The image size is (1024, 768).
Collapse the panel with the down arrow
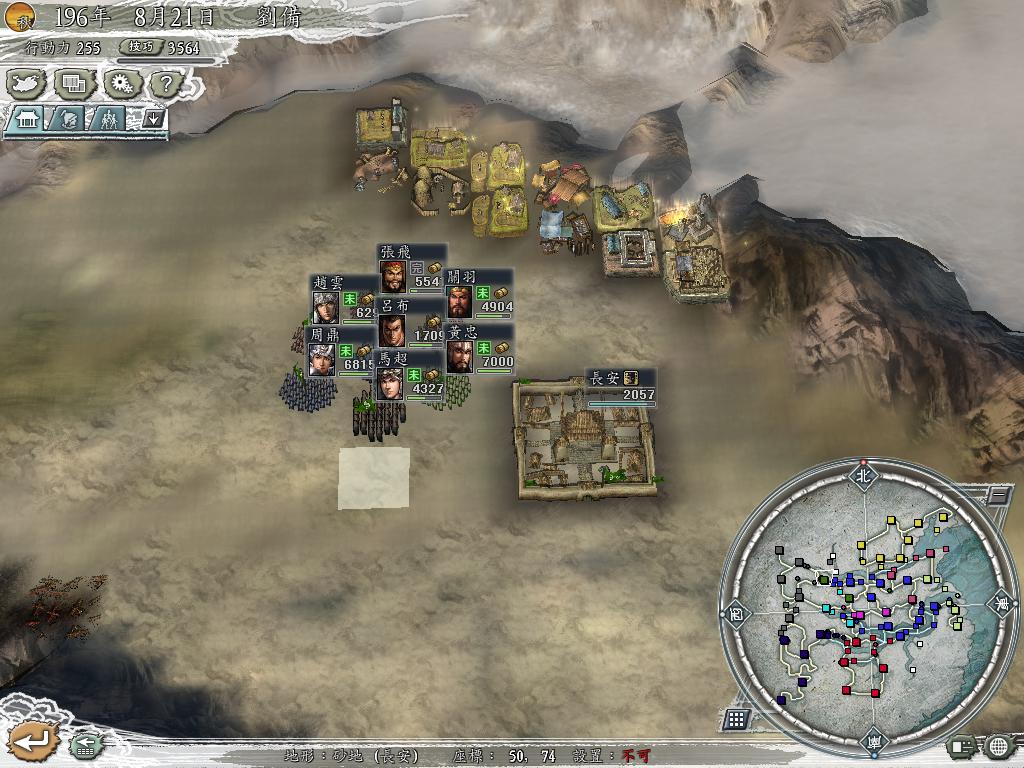(153, 119)
